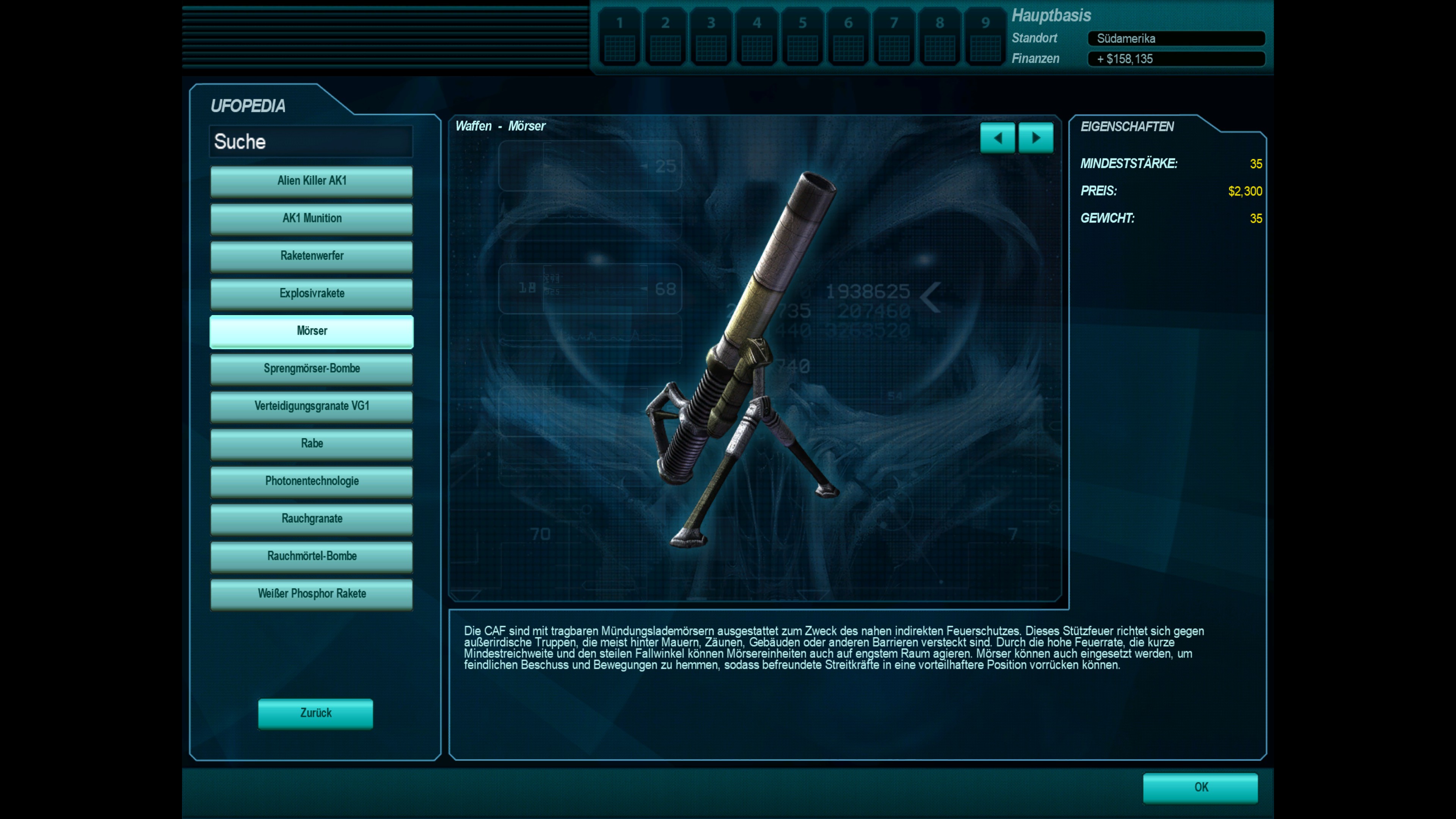Viewport: 1456px width, 819px height.
Task: Go to the previous article with left arrow
Action: [997, 138]
